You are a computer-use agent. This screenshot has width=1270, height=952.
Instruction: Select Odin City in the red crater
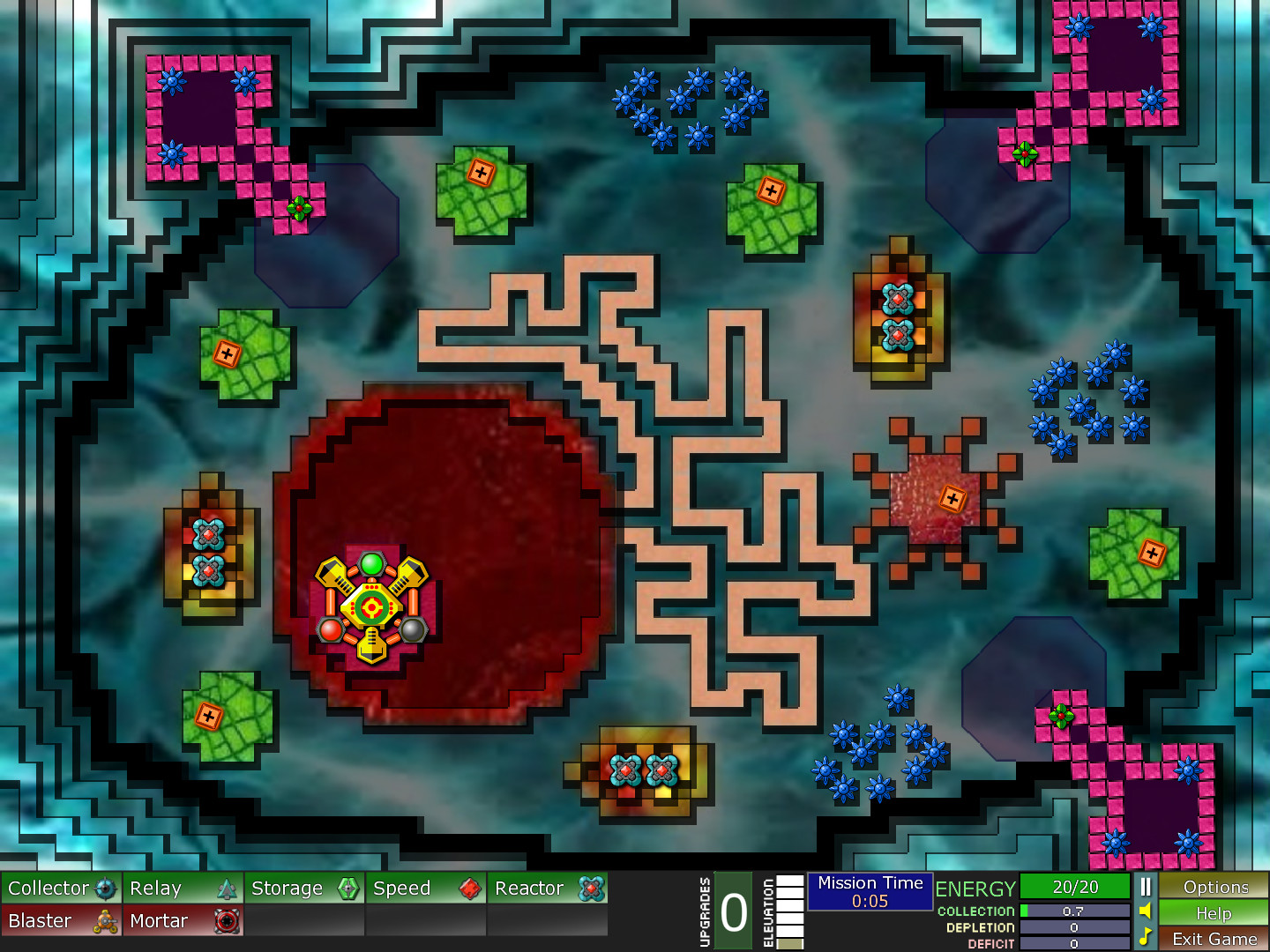[x=372, y=604]
